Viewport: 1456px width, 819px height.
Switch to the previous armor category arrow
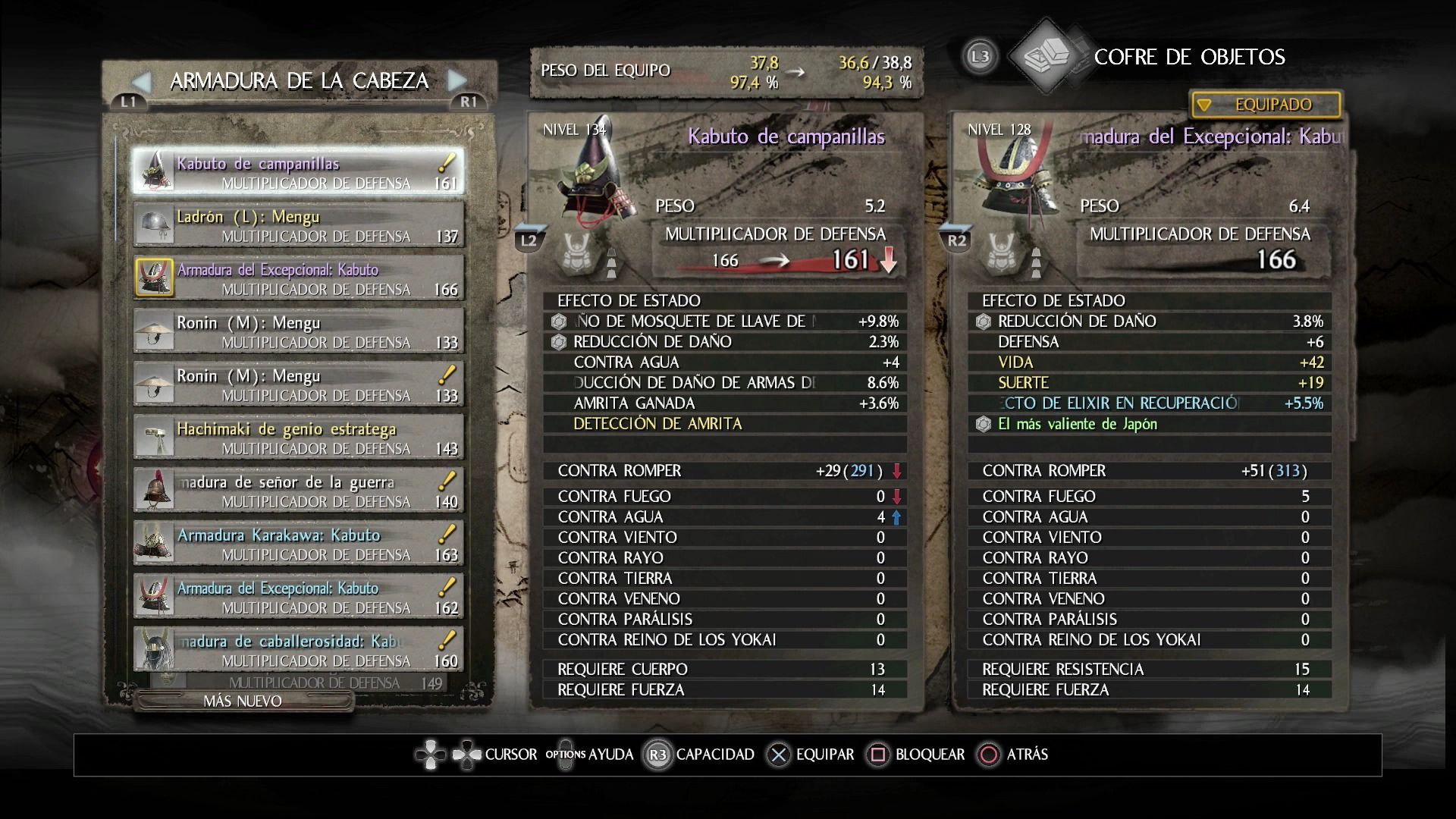142,81
